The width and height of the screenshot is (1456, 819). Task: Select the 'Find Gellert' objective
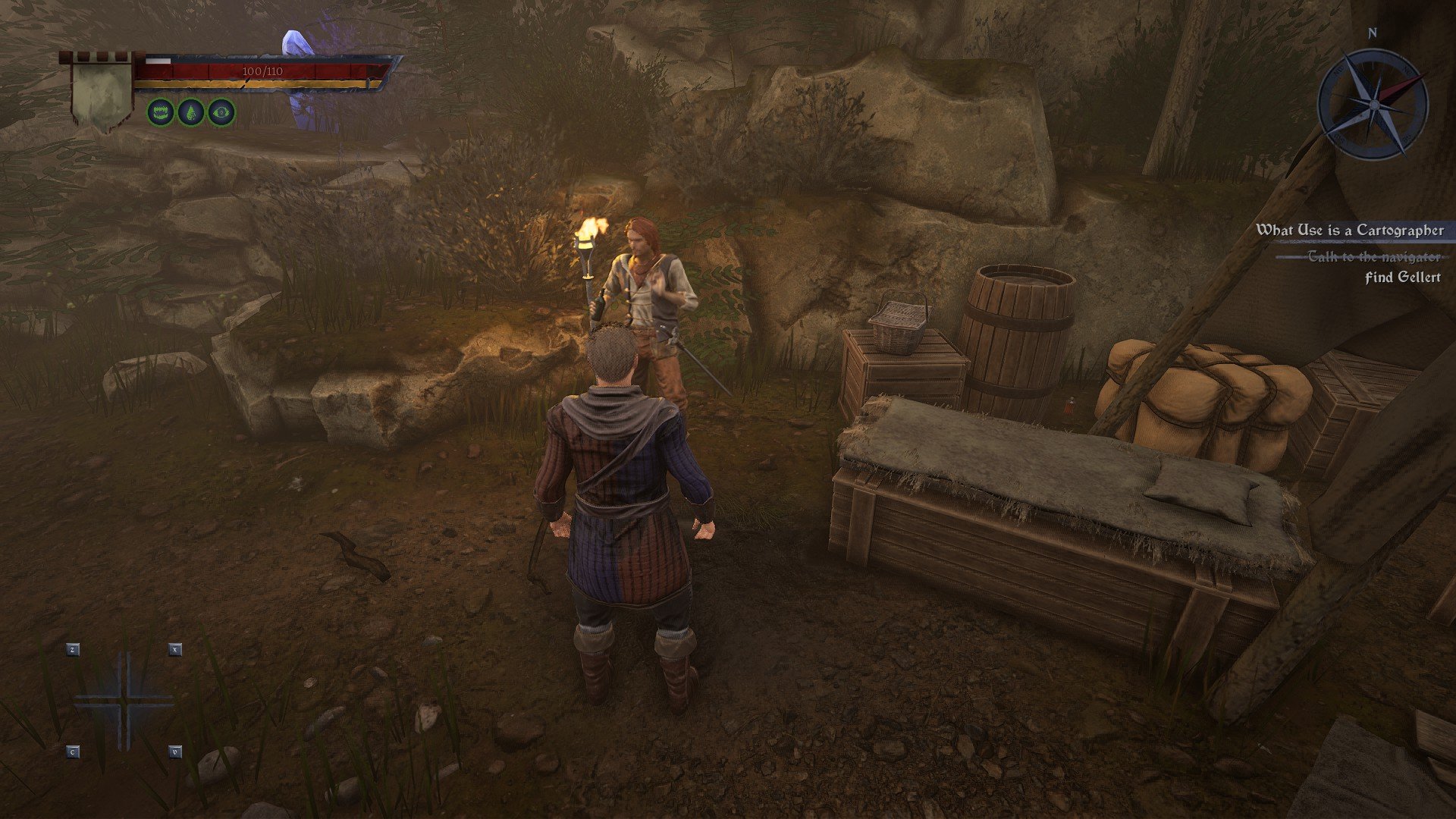click(x=1402, y=278)
